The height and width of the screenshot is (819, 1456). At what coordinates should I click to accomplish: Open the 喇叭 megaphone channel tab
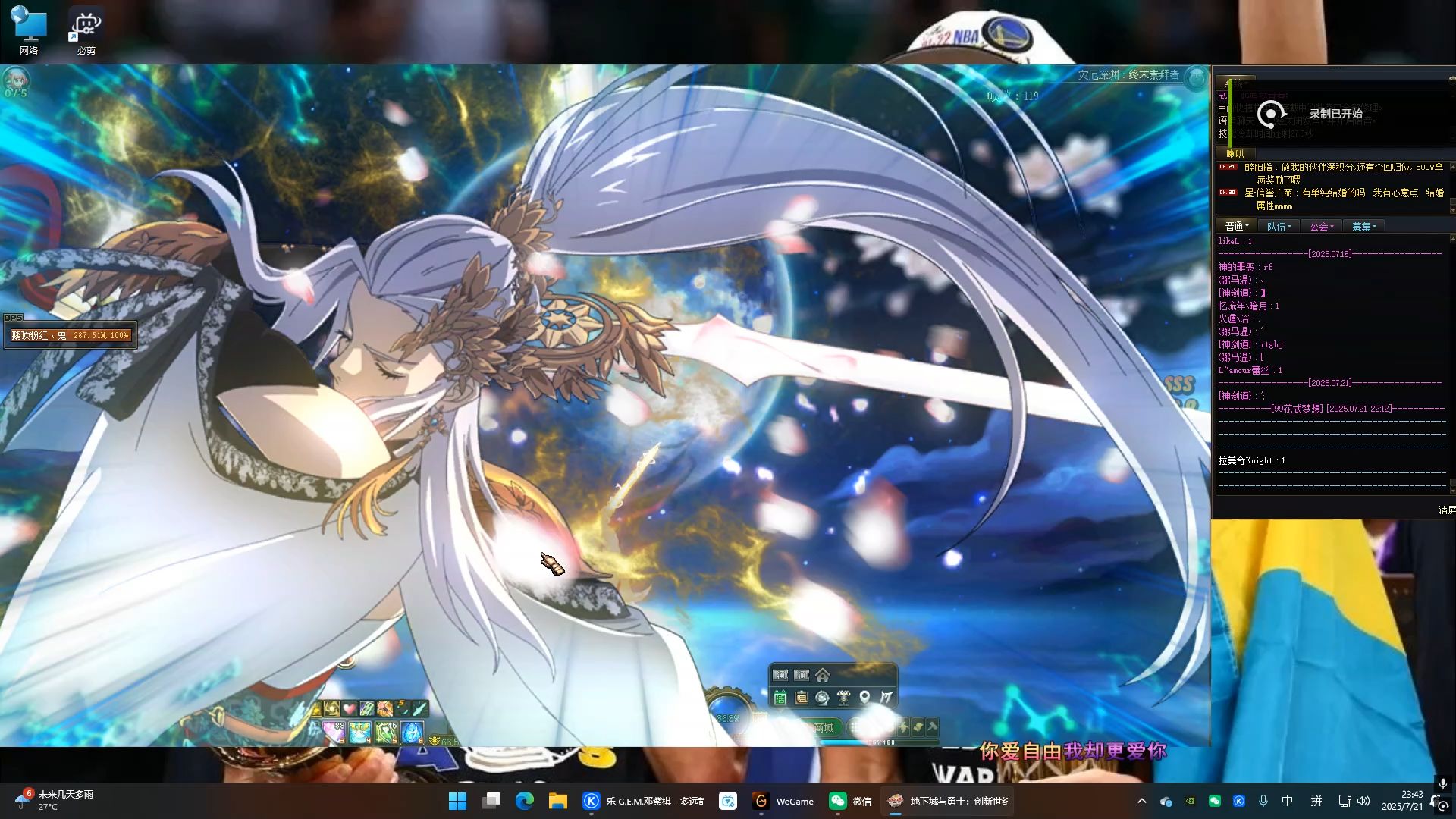pos(1235,154)
